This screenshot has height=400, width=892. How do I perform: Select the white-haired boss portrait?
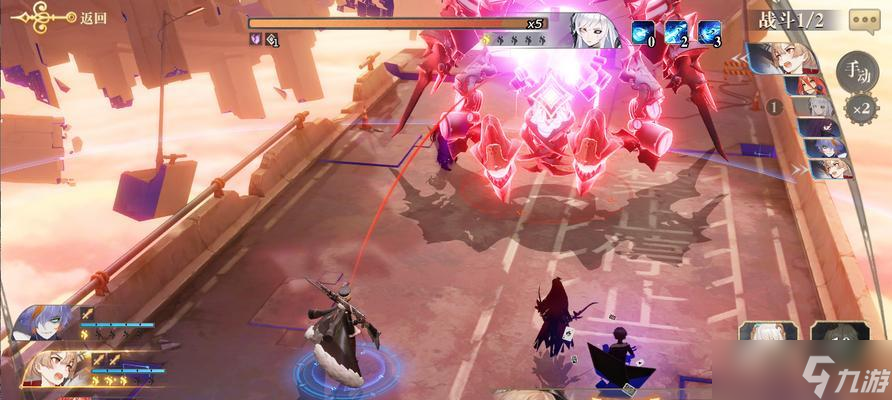(x=594, y=31)
